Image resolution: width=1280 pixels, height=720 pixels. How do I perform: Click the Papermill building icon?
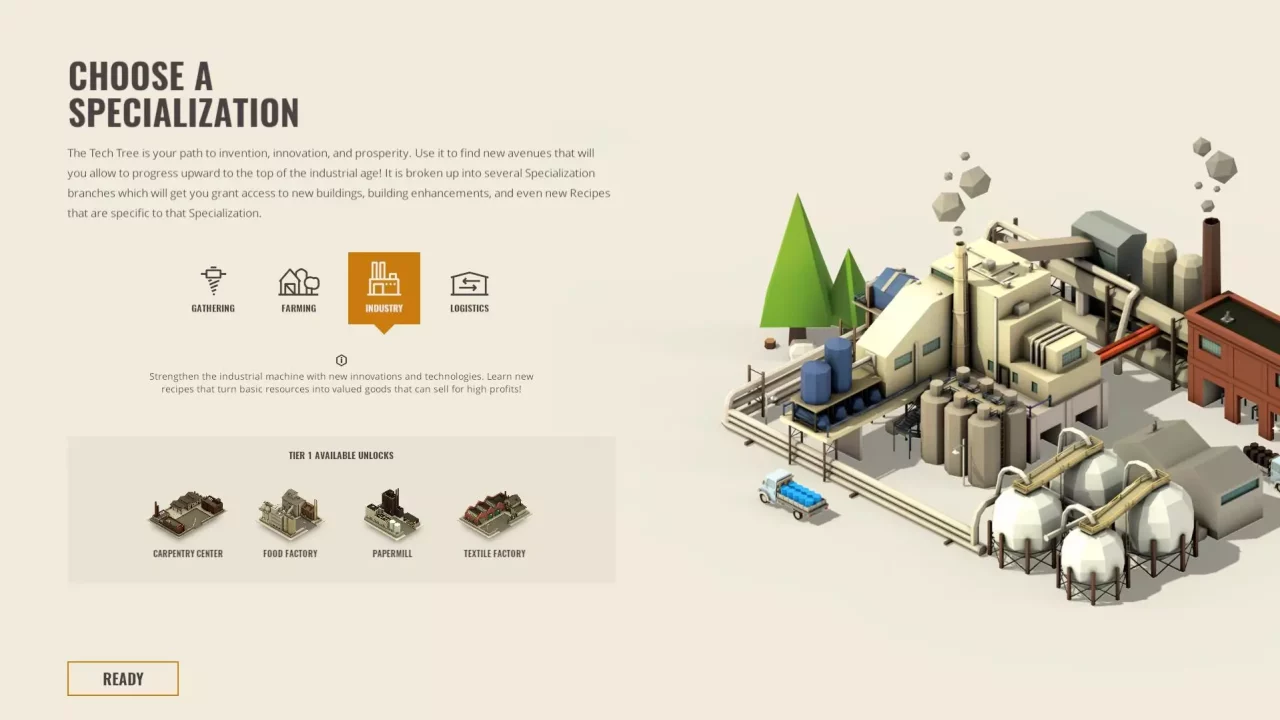click(391, 512)
